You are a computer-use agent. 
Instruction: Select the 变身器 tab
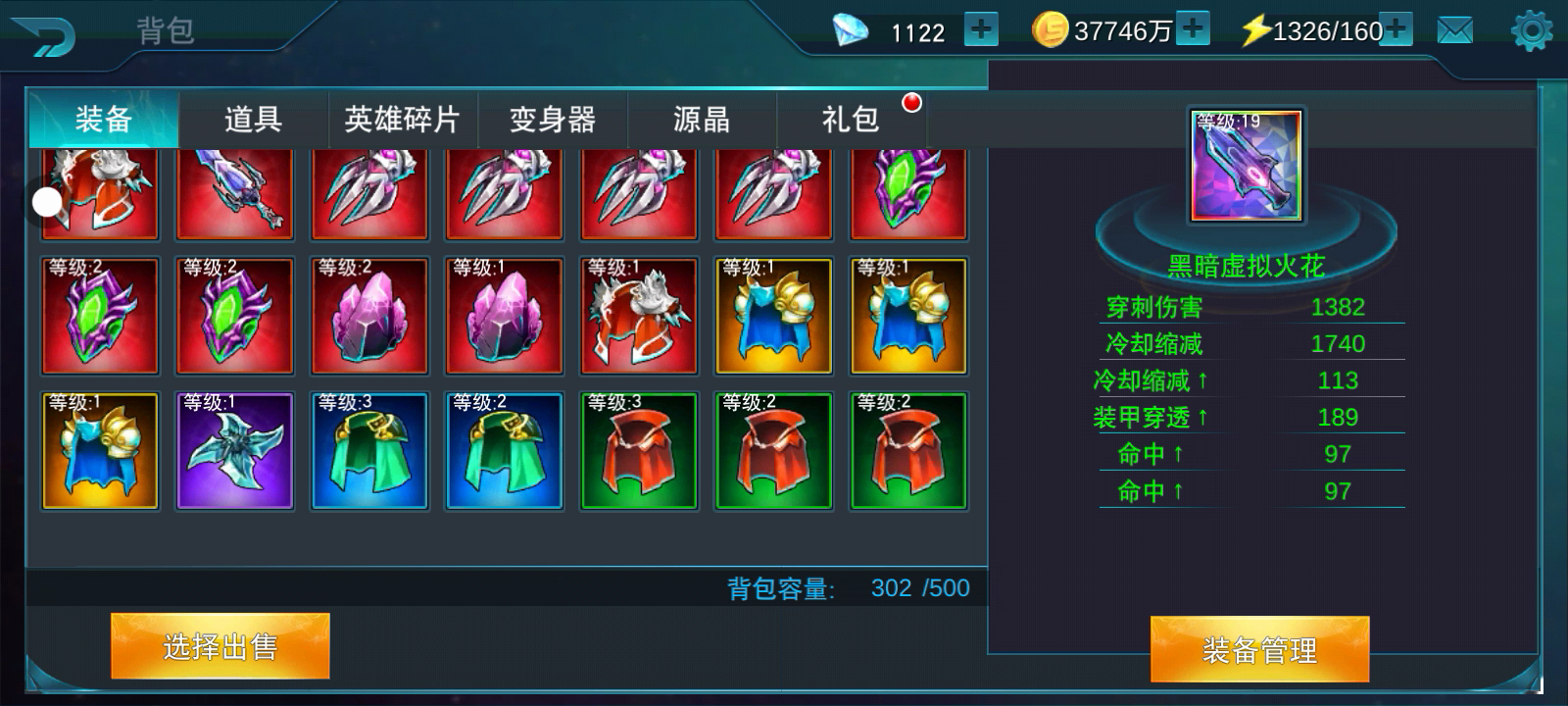click(x=552, y=120)
